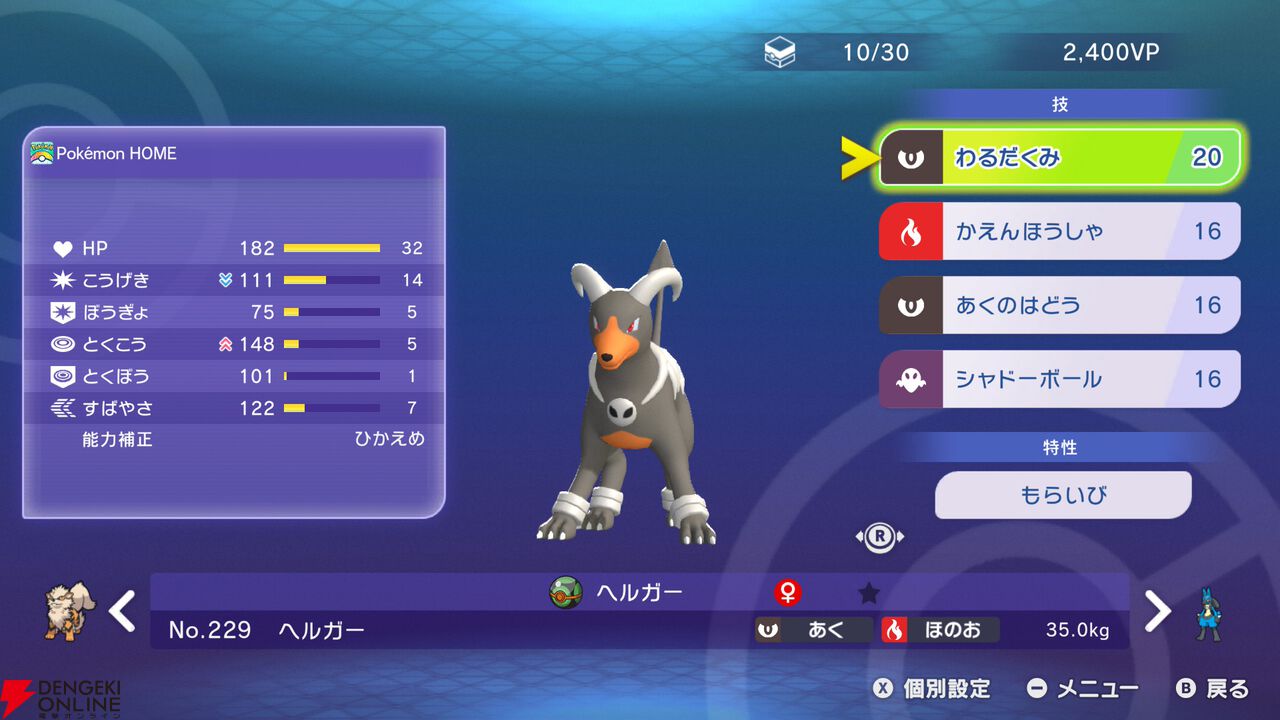The height and width of the screenshot is (720, 1280).
Task: Click the star favorite marker
Action: (x=869, y=594)
